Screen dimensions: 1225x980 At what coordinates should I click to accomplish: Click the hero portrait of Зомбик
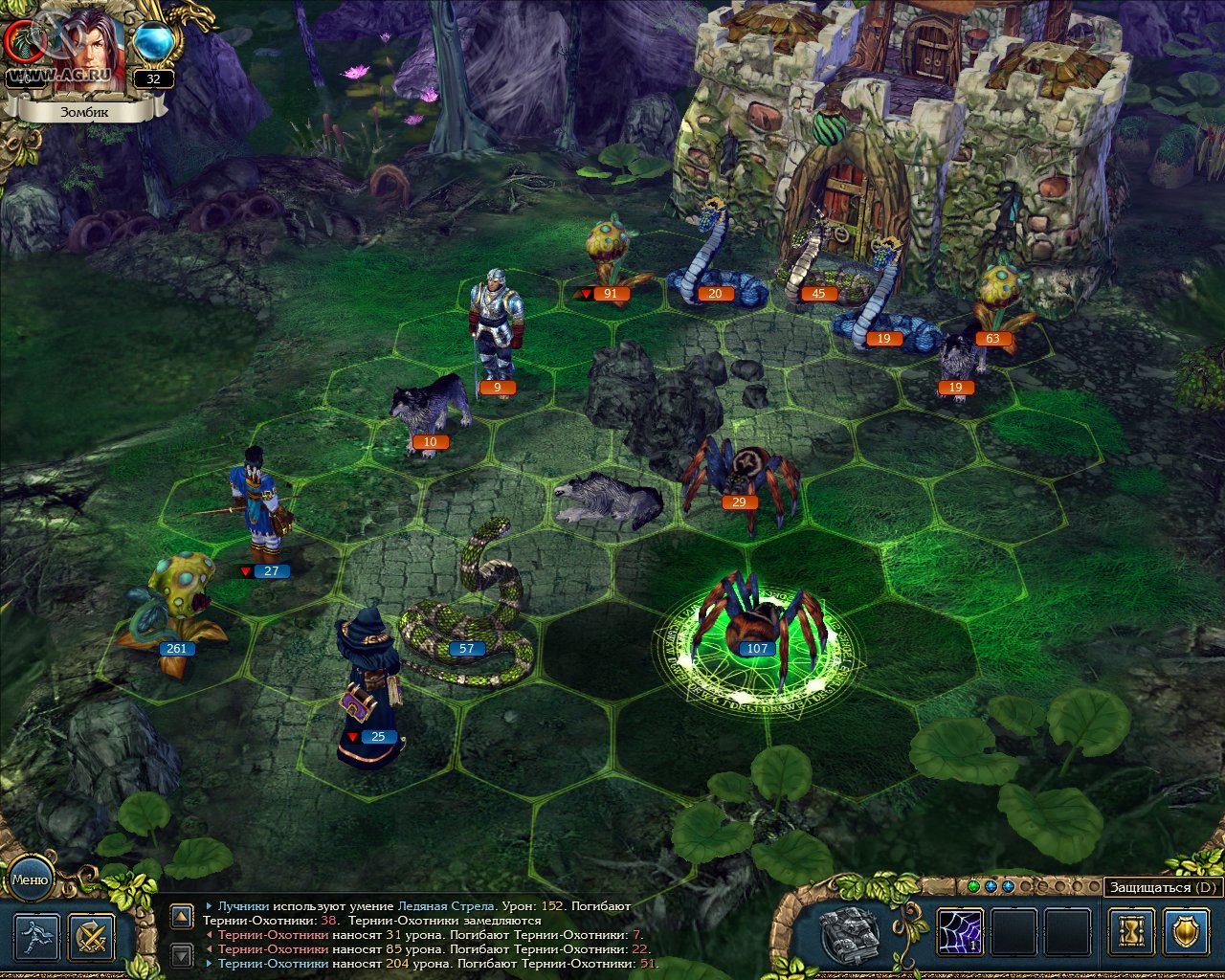point(88,53)
